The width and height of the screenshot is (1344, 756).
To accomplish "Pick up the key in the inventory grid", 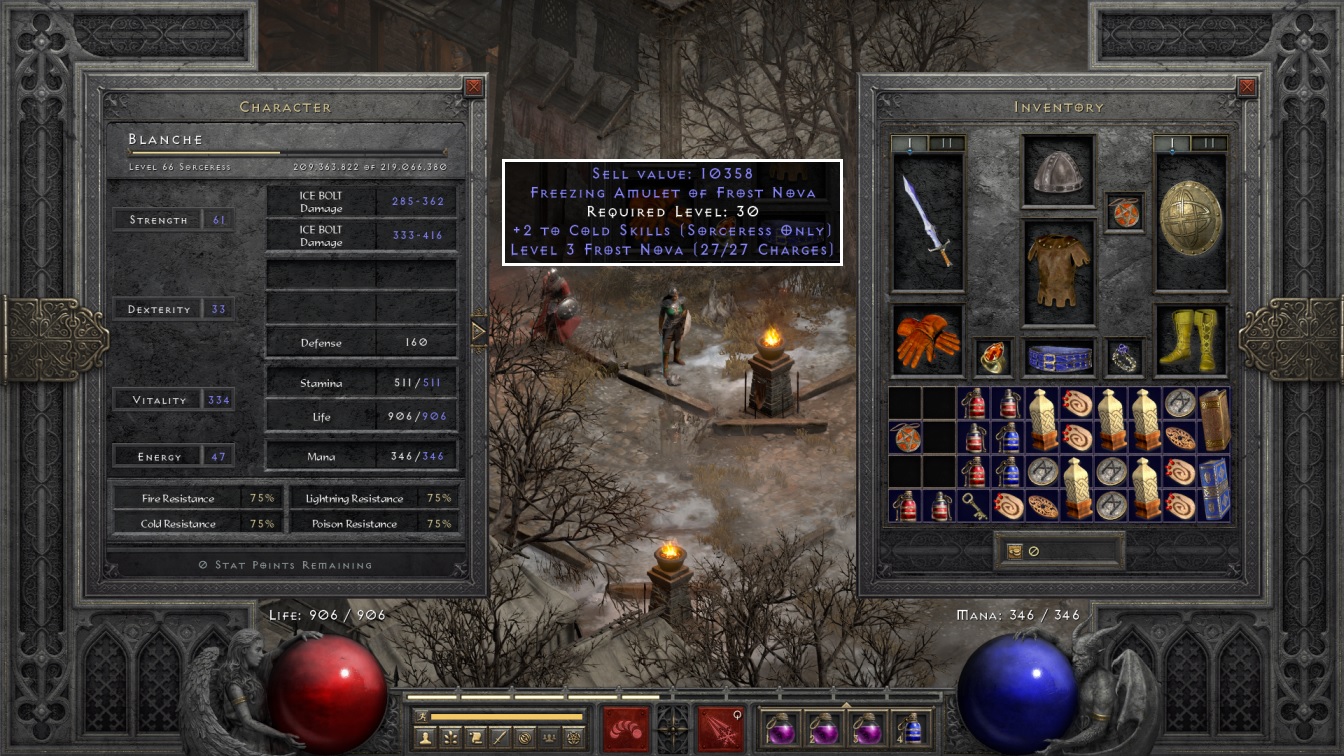I will coord(973,506).
